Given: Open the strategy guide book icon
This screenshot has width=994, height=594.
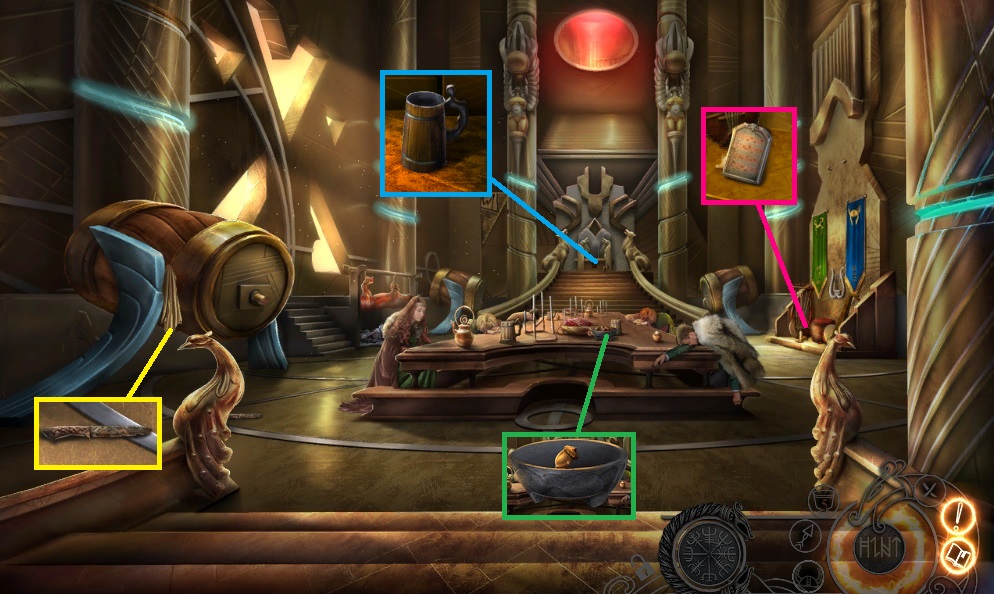Looking at the screenshot, I should [x=957, y=554].
